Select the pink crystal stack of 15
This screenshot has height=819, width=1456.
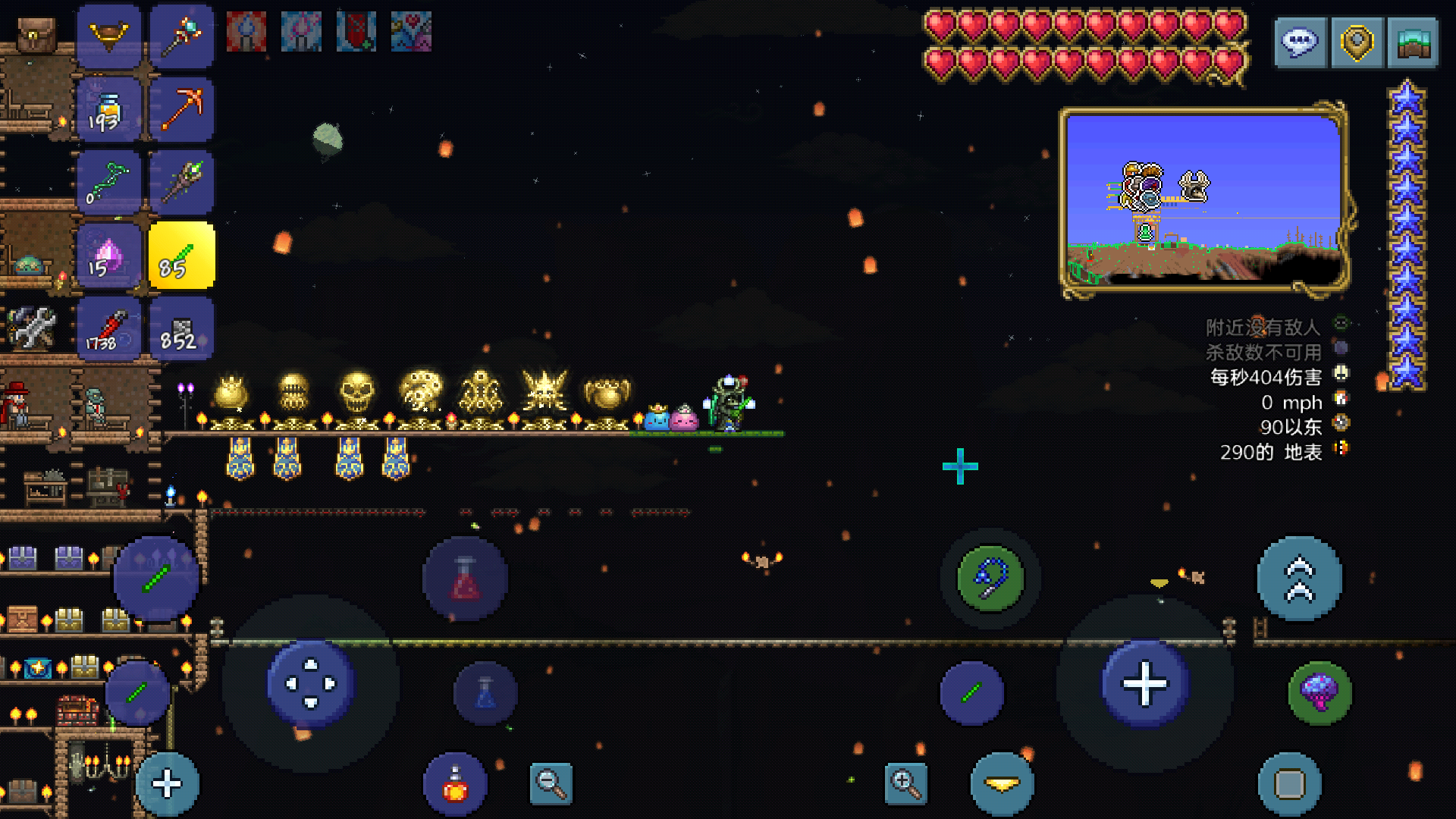108,256
